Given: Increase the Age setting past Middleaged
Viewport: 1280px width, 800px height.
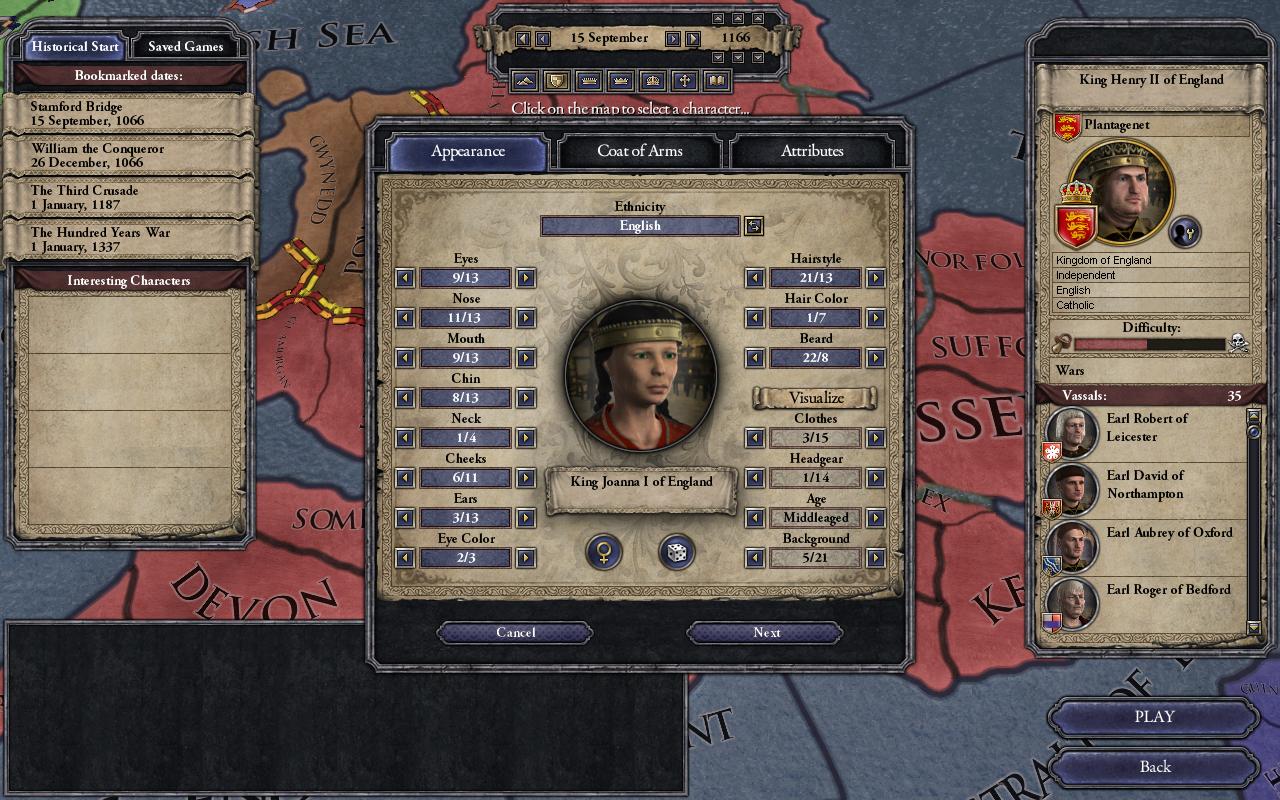Looking at the screenshot, I should click(x=875, y=518).
